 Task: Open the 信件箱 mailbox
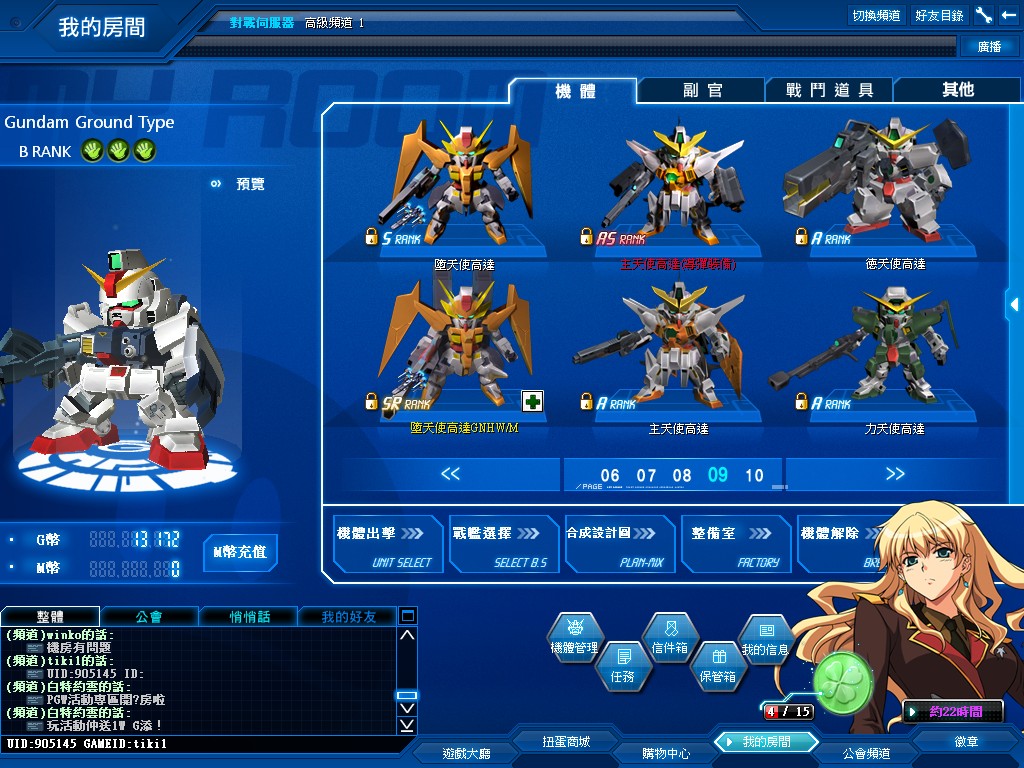tap(670, 638)
